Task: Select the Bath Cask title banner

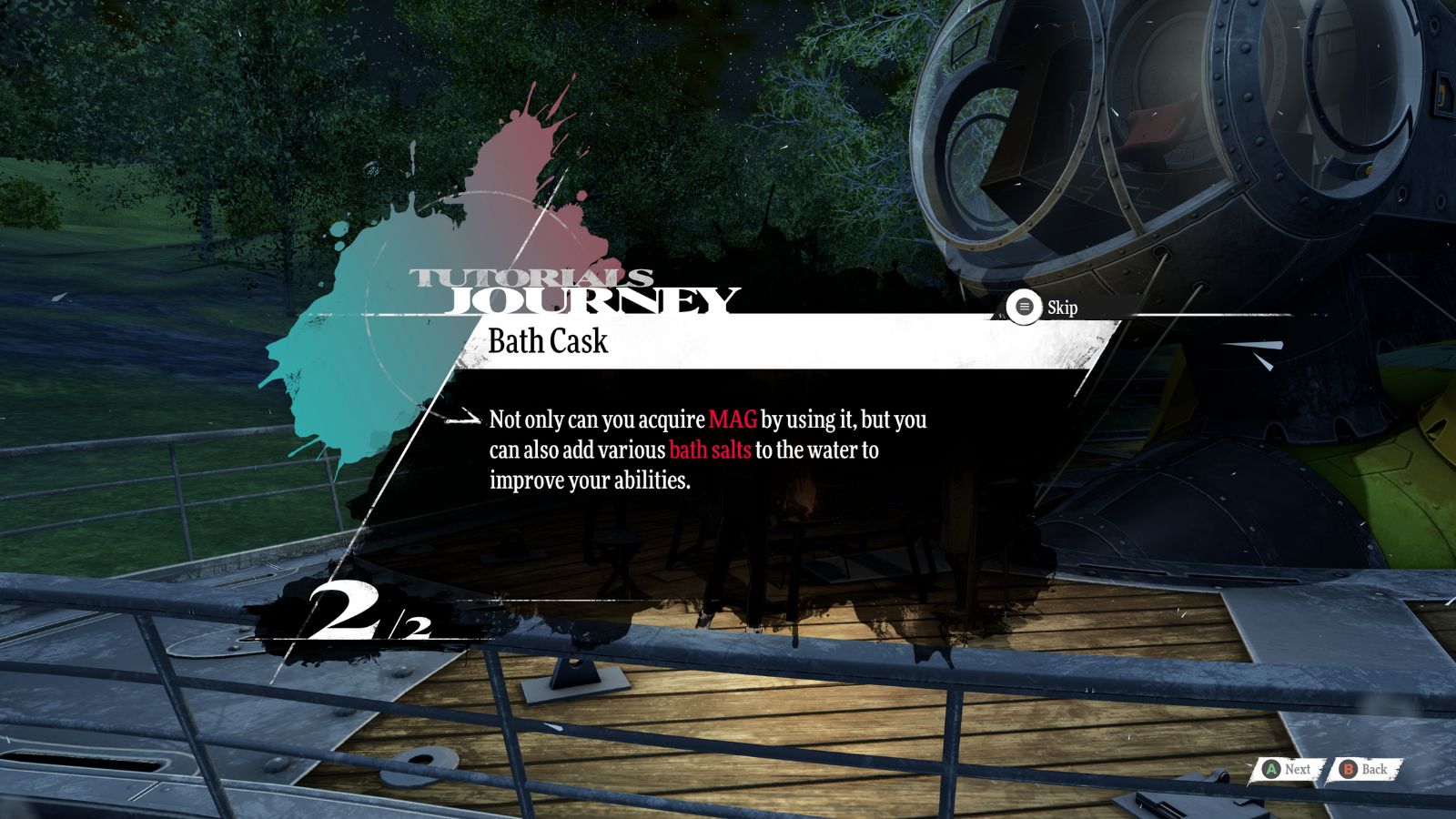Action: tap(548, 342)
